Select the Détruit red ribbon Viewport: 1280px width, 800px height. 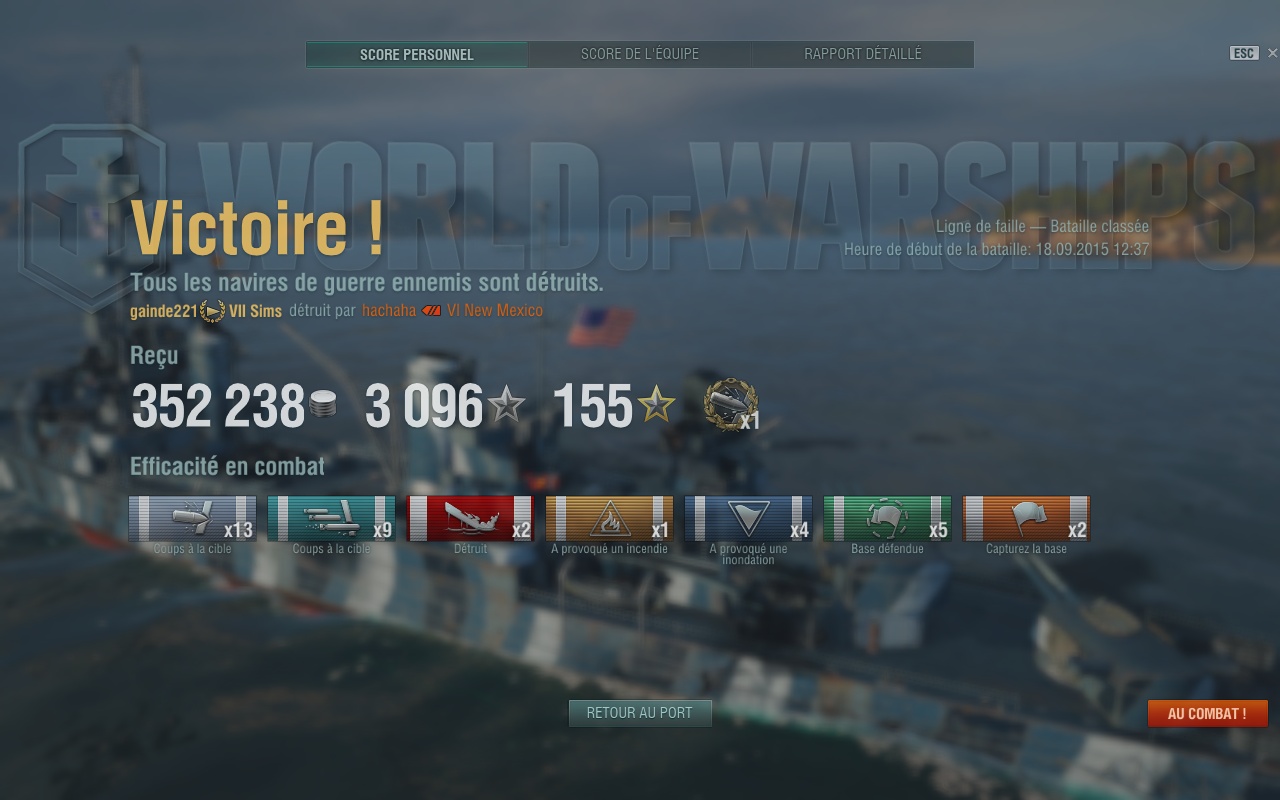pyautogui.click(x=470, y=519)
